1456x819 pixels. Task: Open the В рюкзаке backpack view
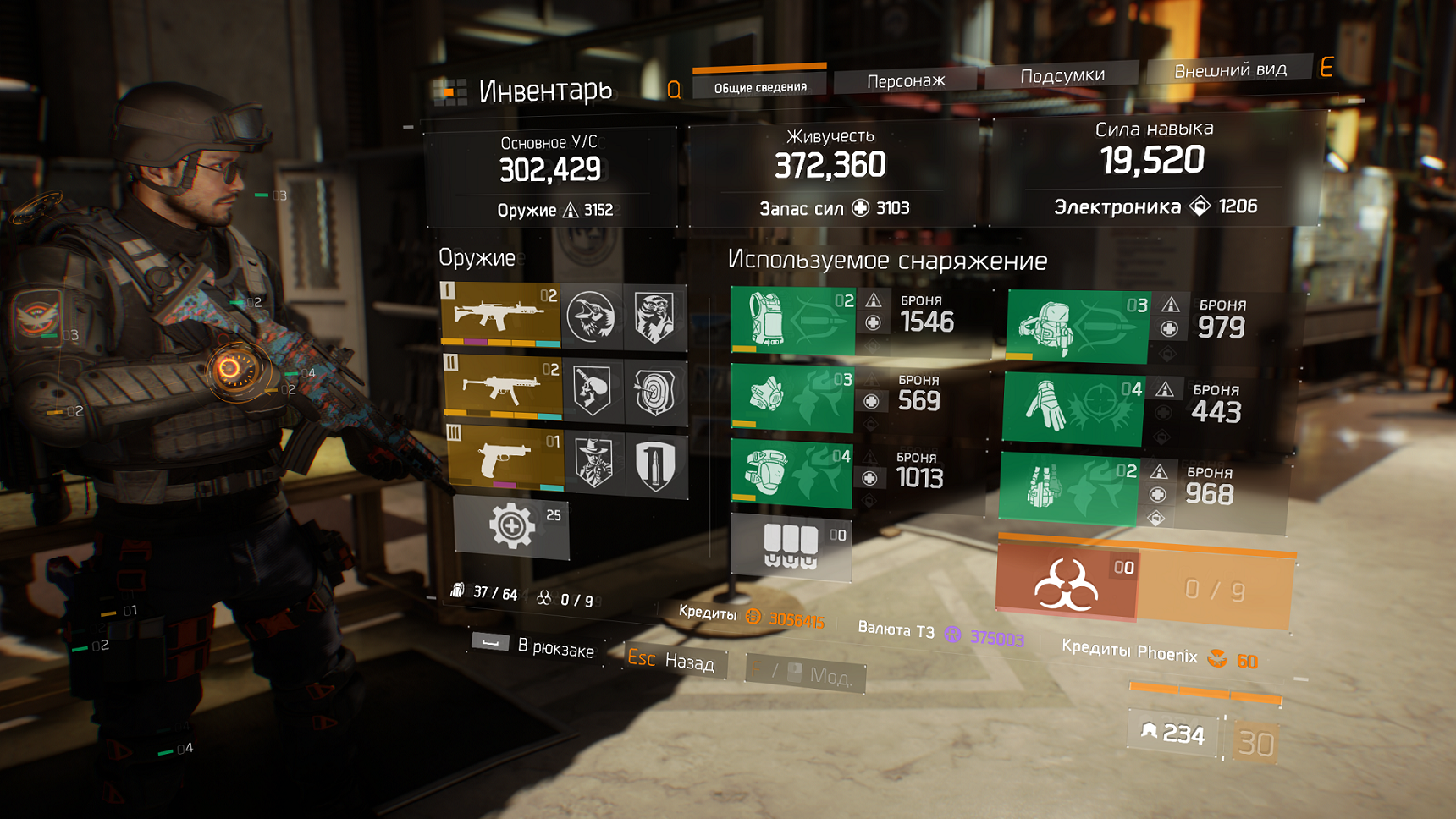[x=535, y=646]
